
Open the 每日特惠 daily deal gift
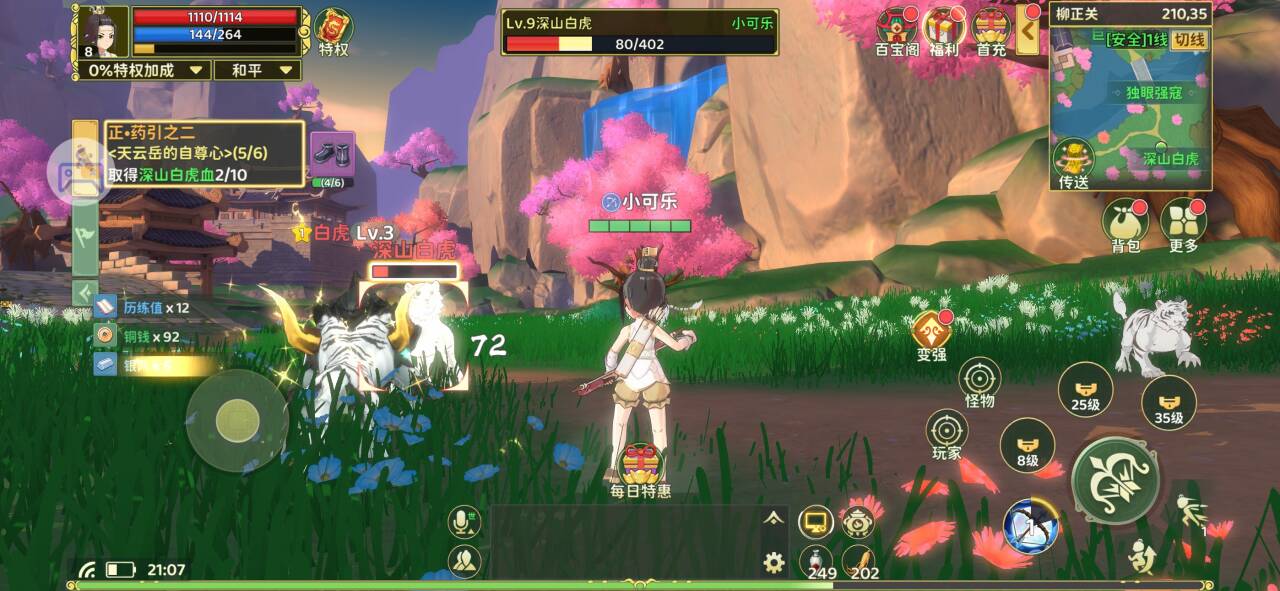[641, 468]
